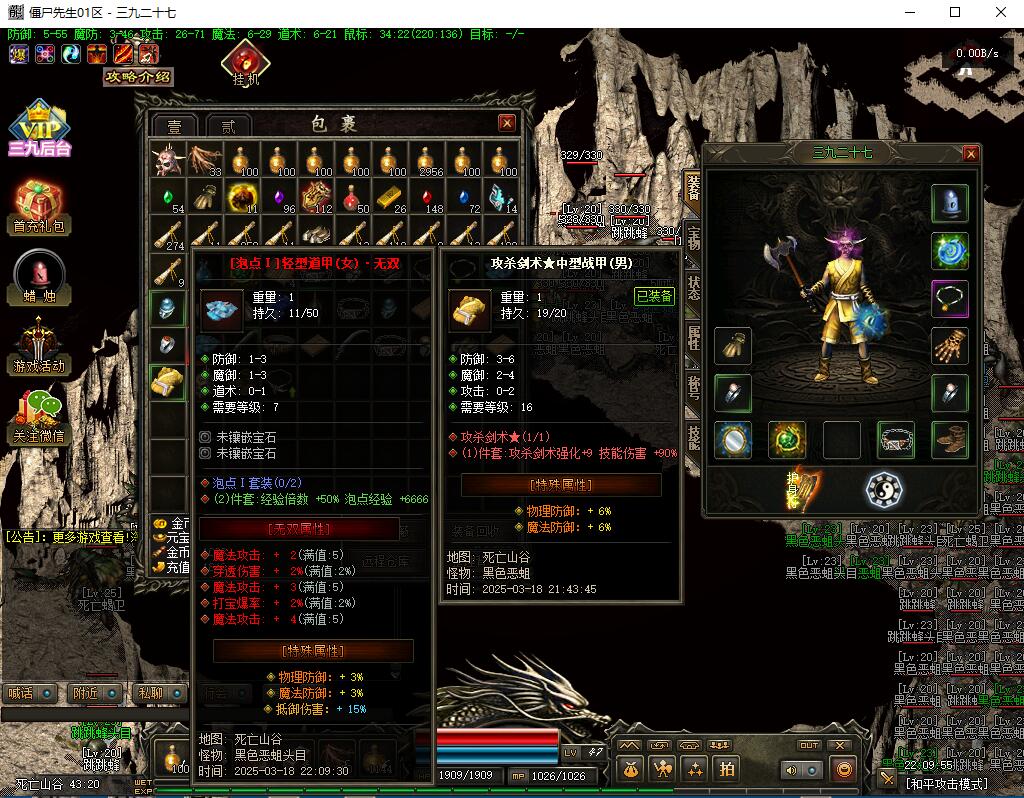Select the equipped necklace slot
This screenshot has height=798, width=1024.
click(x=950, y=298)
